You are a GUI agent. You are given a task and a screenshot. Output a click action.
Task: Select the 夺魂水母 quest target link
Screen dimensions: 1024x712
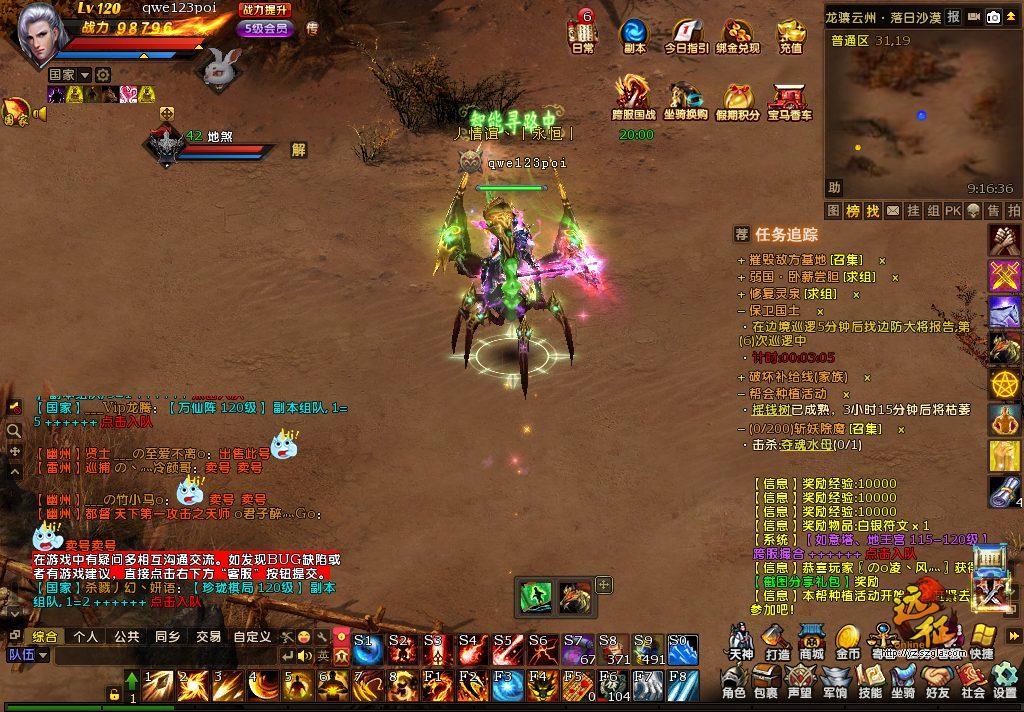(x=805, y=445)
